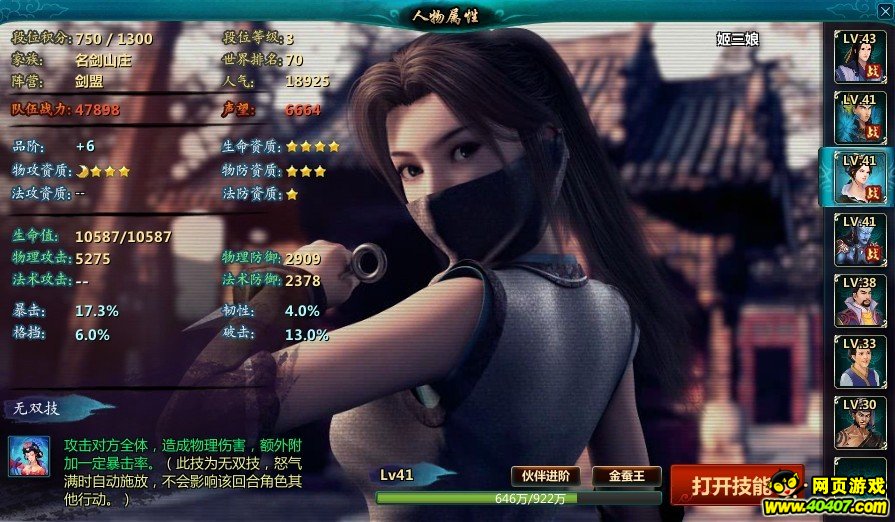This screenshot has height=522, width=895.
Task: Click the 金蚕王 button
Action: coord(627,476)
